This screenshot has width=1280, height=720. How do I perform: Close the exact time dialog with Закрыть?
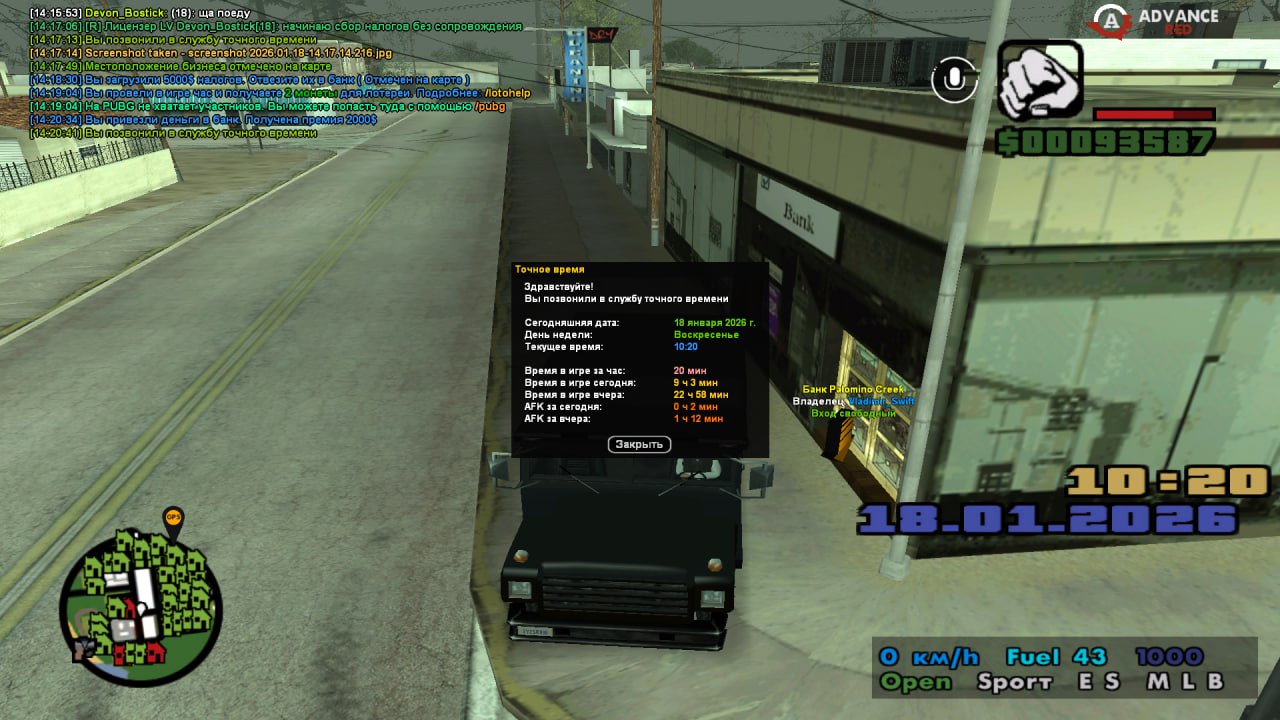point(639,444)
